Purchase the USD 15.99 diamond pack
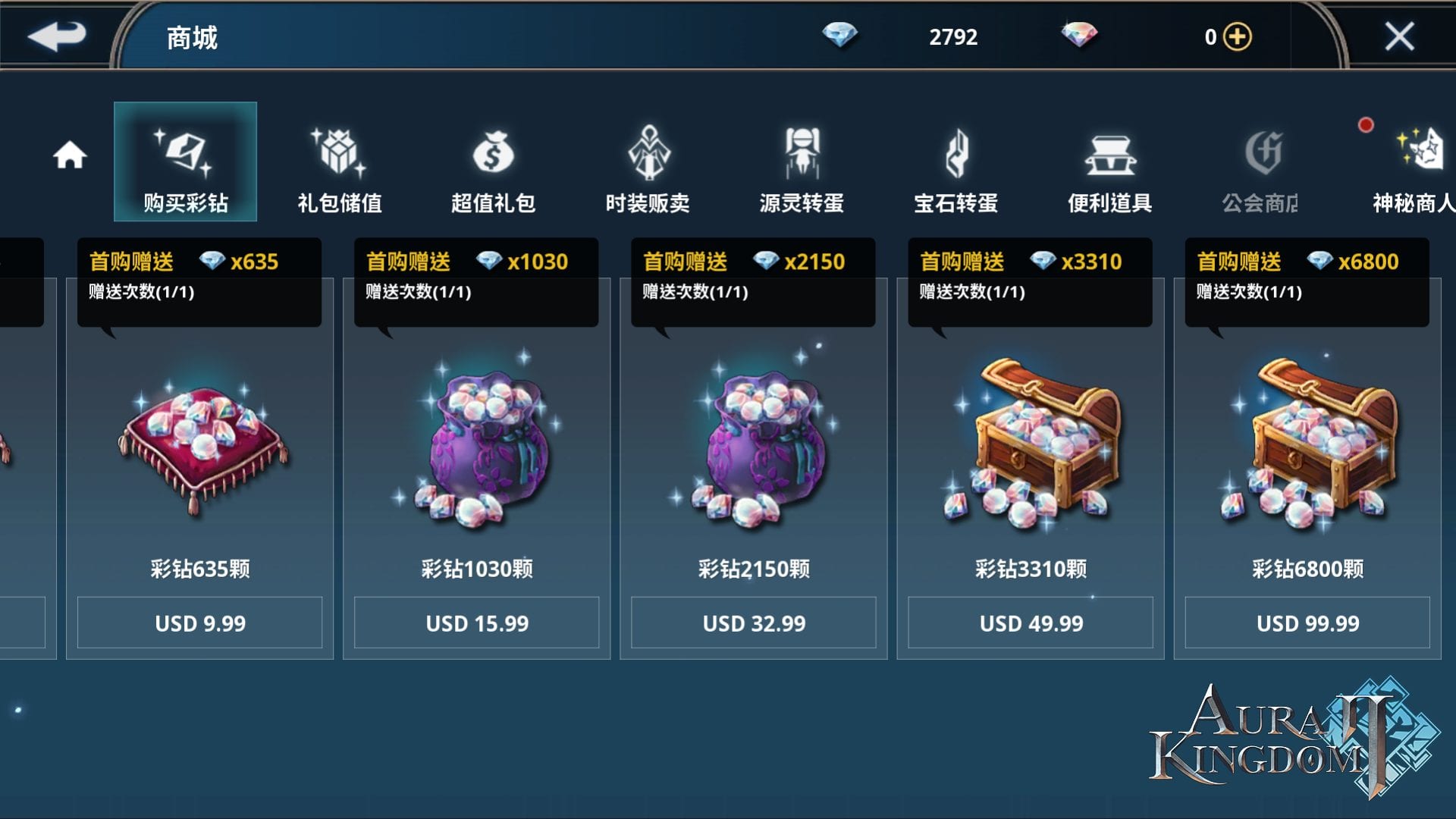1456x819 pixels. (x=477, y=623)
